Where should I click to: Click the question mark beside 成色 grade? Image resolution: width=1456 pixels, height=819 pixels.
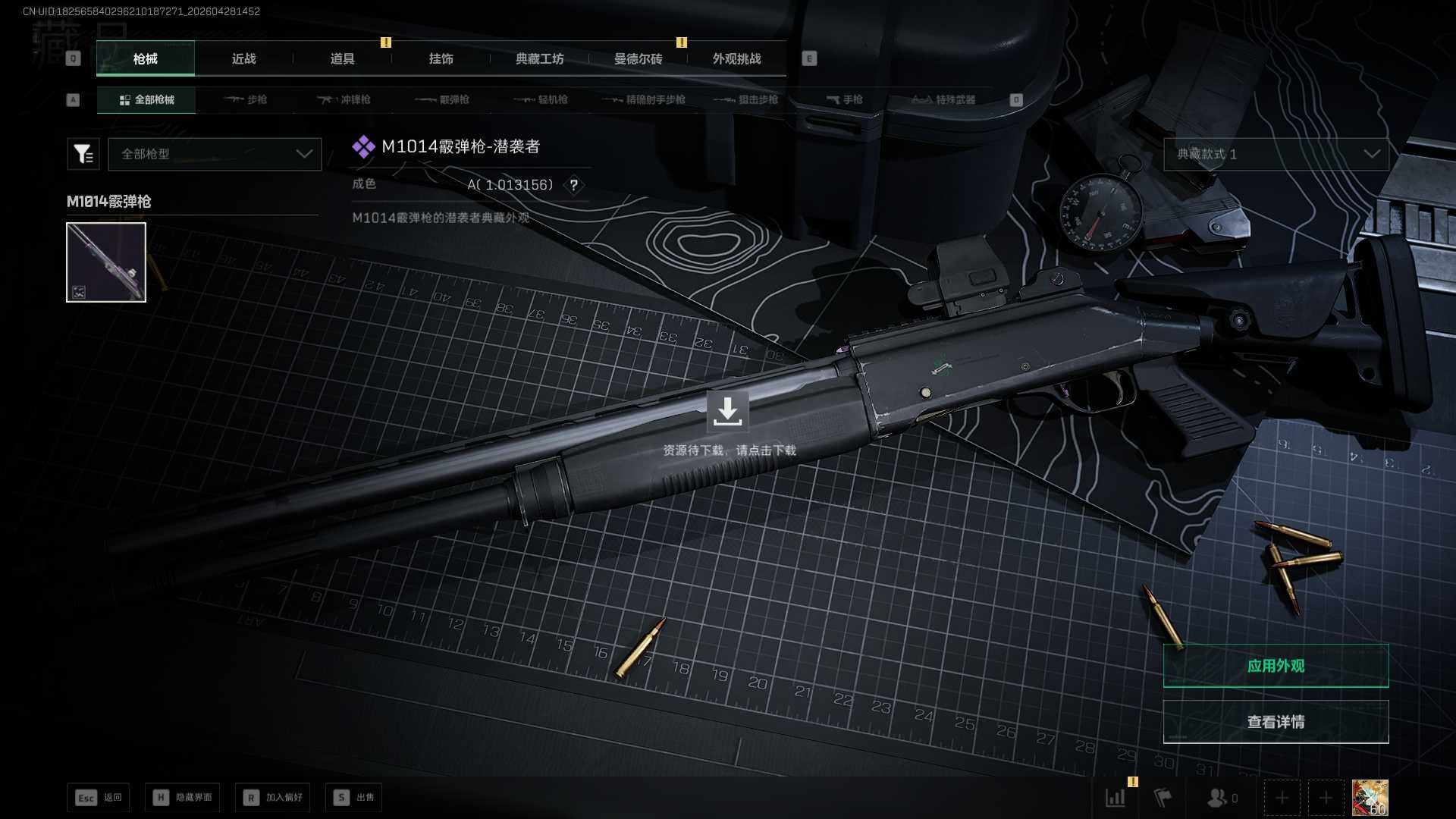574,185
